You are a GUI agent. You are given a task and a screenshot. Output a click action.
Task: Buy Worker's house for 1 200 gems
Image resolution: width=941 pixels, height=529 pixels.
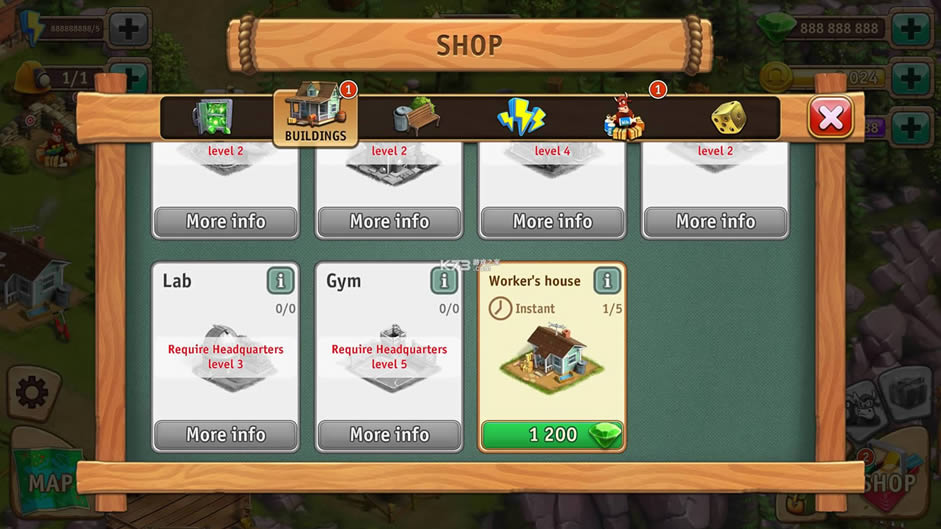[552, 435]
